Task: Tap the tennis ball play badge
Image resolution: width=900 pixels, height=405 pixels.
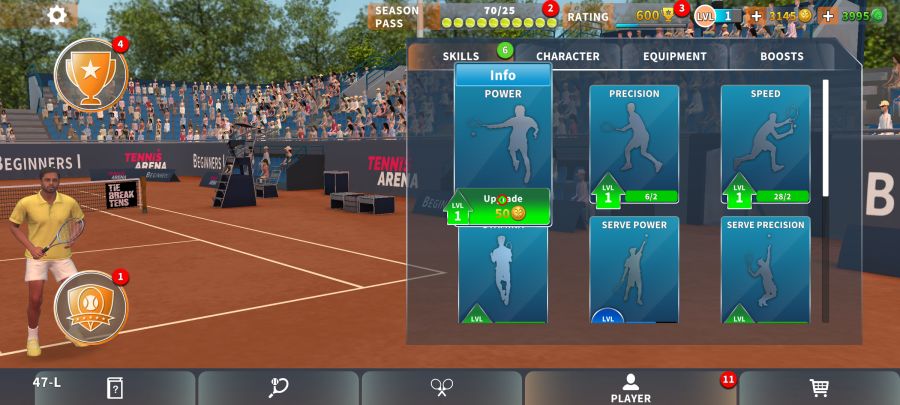Action: pyautogui.click(x=90, y=307)
